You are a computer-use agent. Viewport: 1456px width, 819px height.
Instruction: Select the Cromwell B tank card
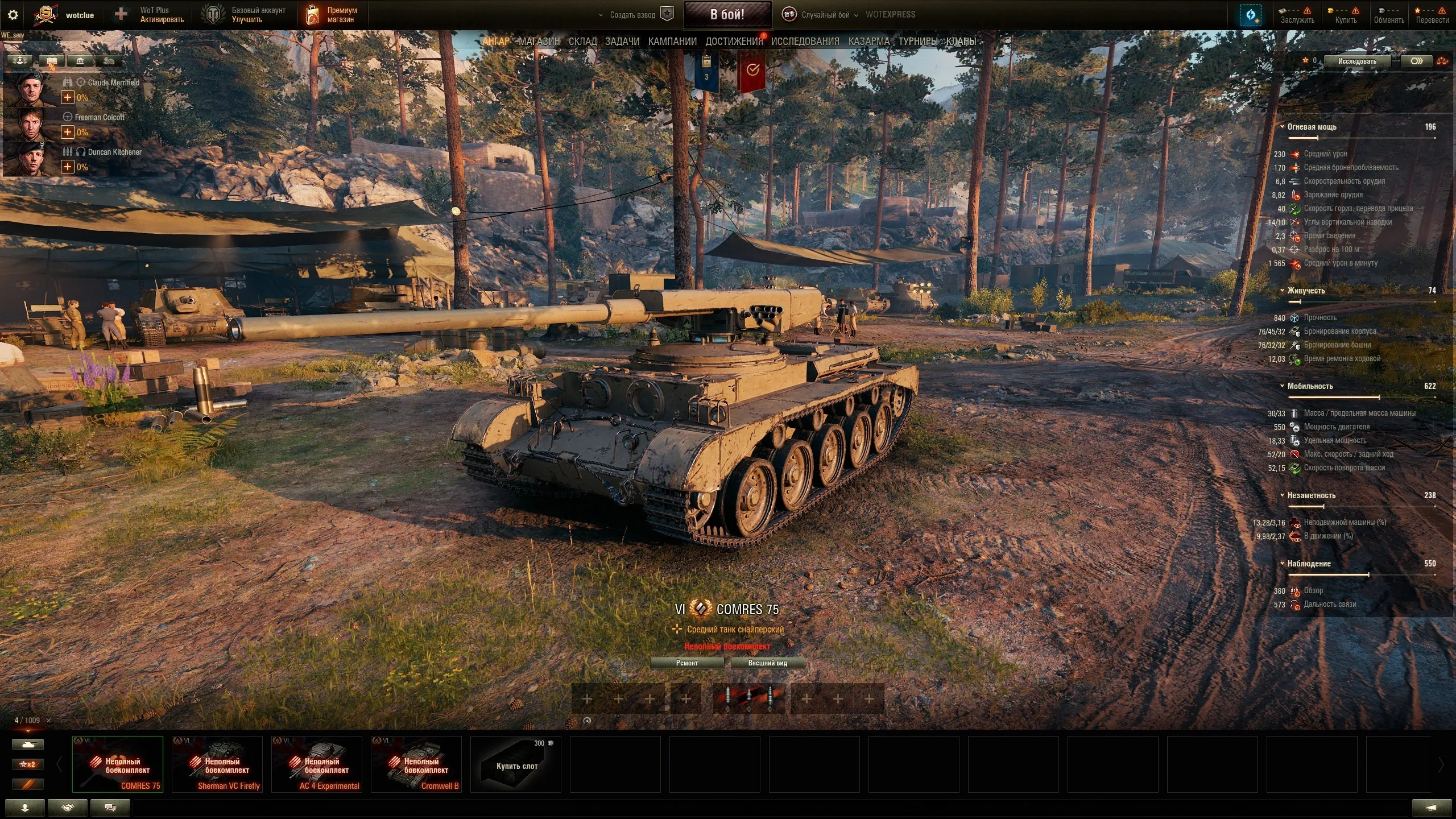coord(416,764)
